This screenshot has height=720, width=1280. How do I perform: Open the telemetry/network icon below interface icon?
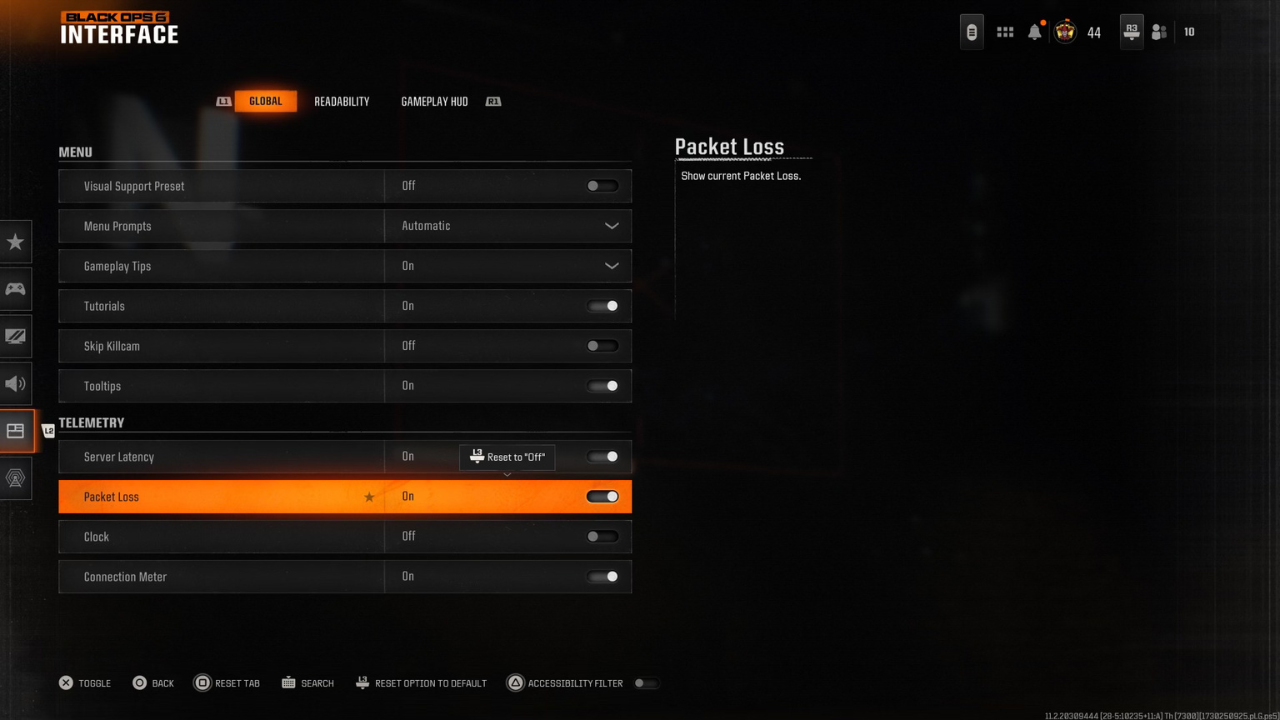15,478
